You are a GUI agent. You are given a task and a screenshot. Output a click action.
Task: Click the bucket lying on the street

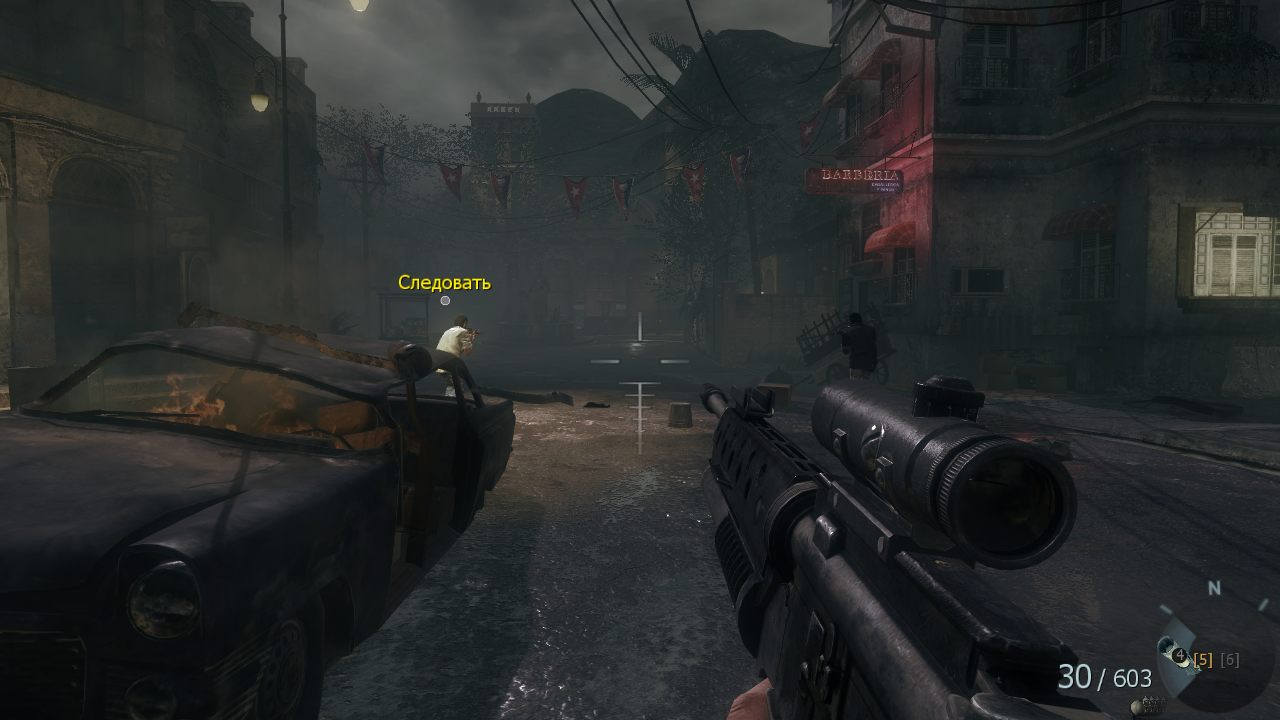pyautogui.click(x=681, y=414)
